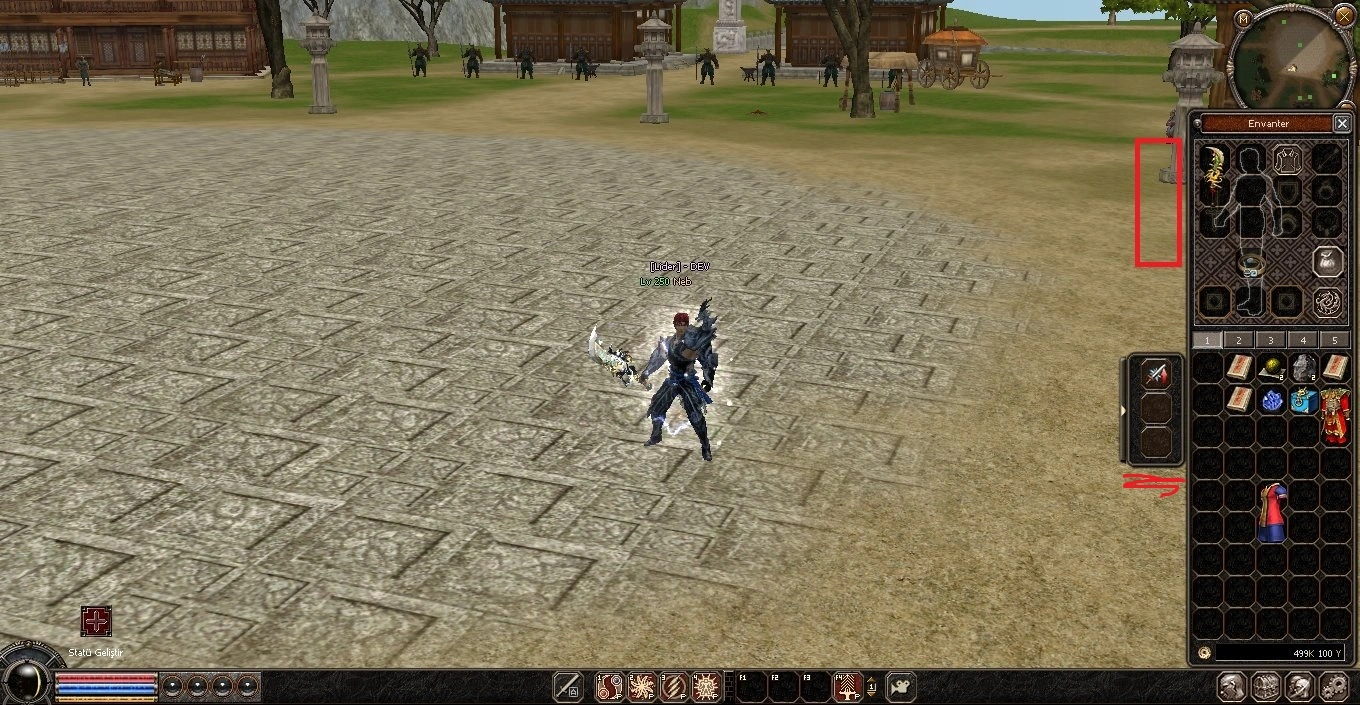Activate the glowing body aura skill in slot 4
The image size is (1360, 705).
[706, 686]
